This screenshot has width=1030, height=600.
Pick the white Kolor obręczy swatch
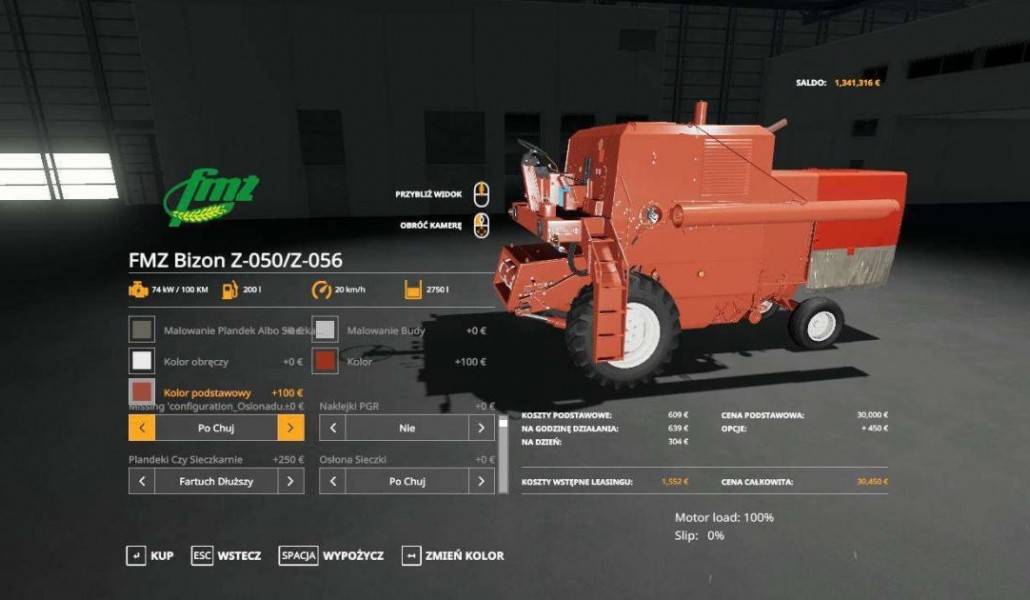pos(142,361)
